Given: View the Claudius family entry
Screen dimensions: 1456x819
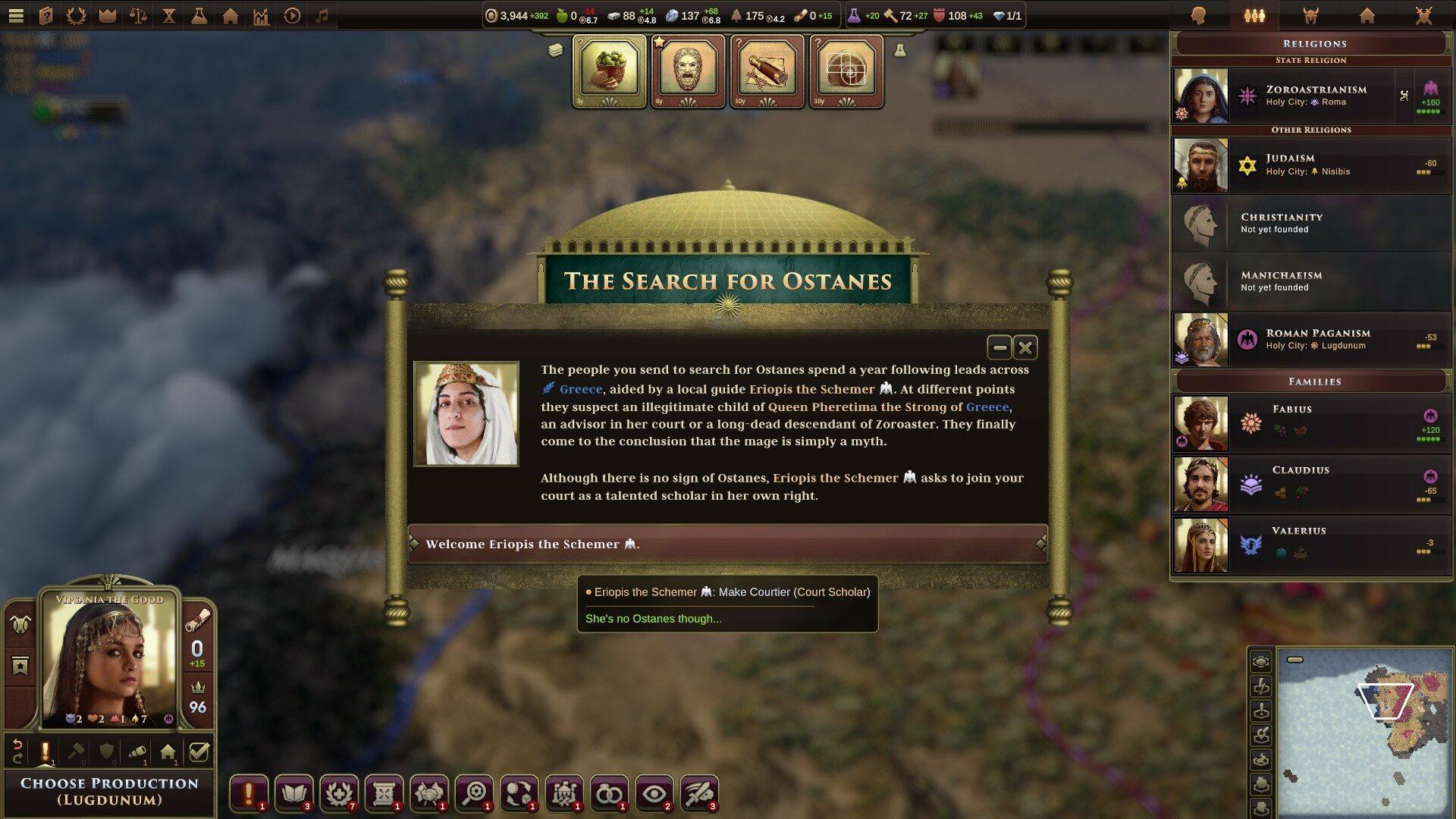Looking at the screenshot, I should (x=1310, y=484).
